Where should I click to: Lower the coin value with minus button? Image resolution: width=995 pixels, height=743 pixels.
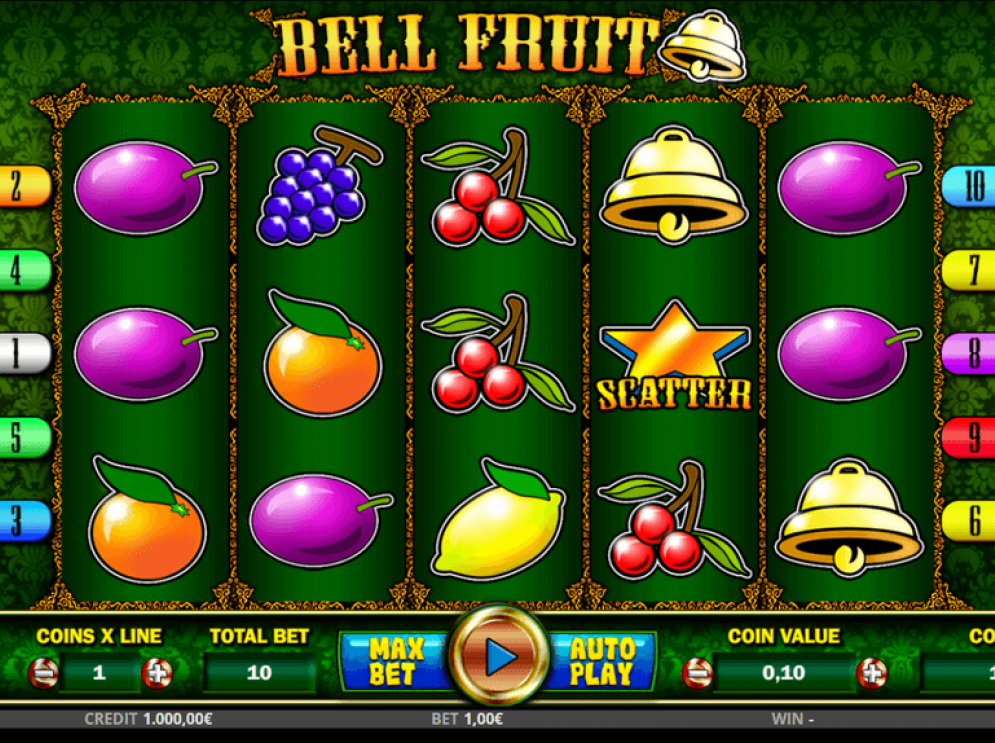coord(697,673)
